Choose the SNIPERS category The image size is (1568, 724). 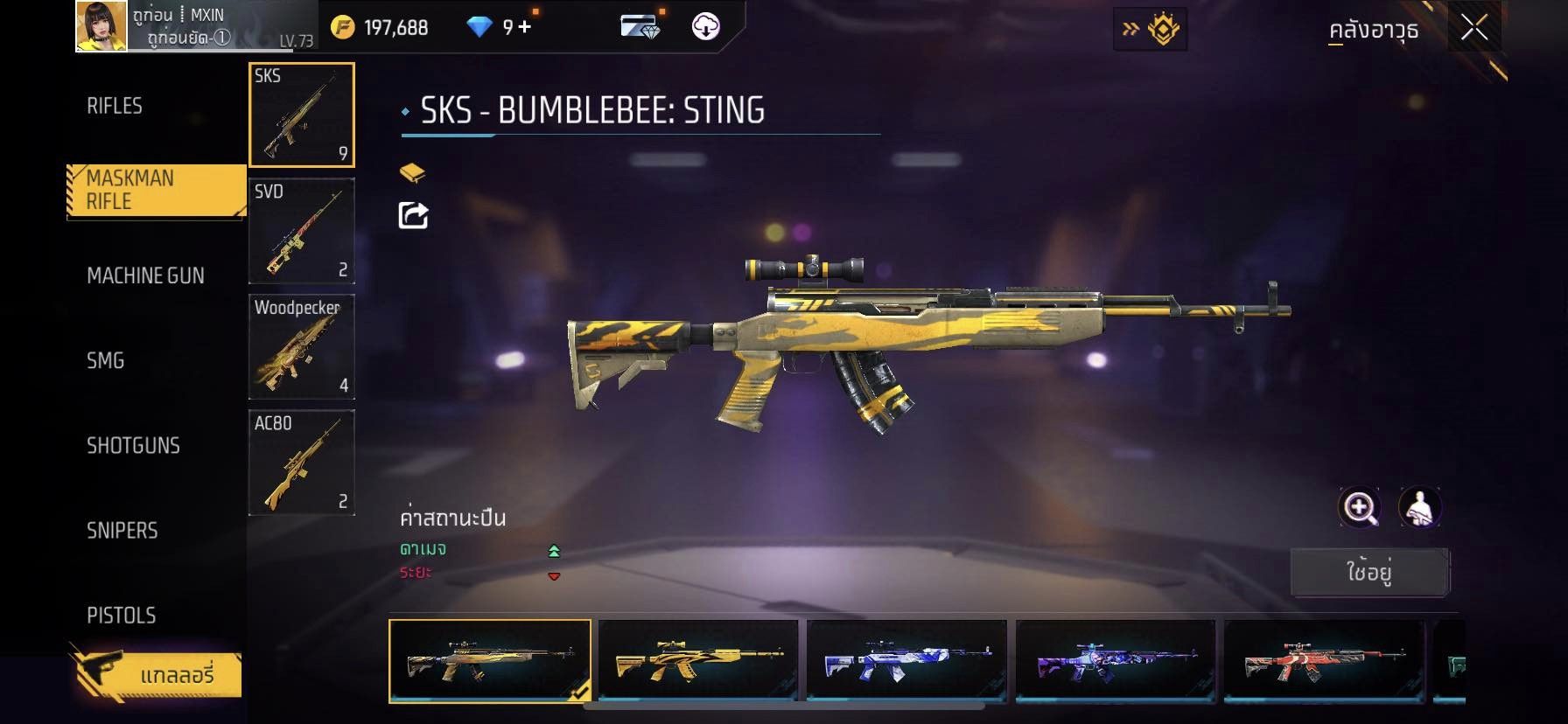[122, 530]
